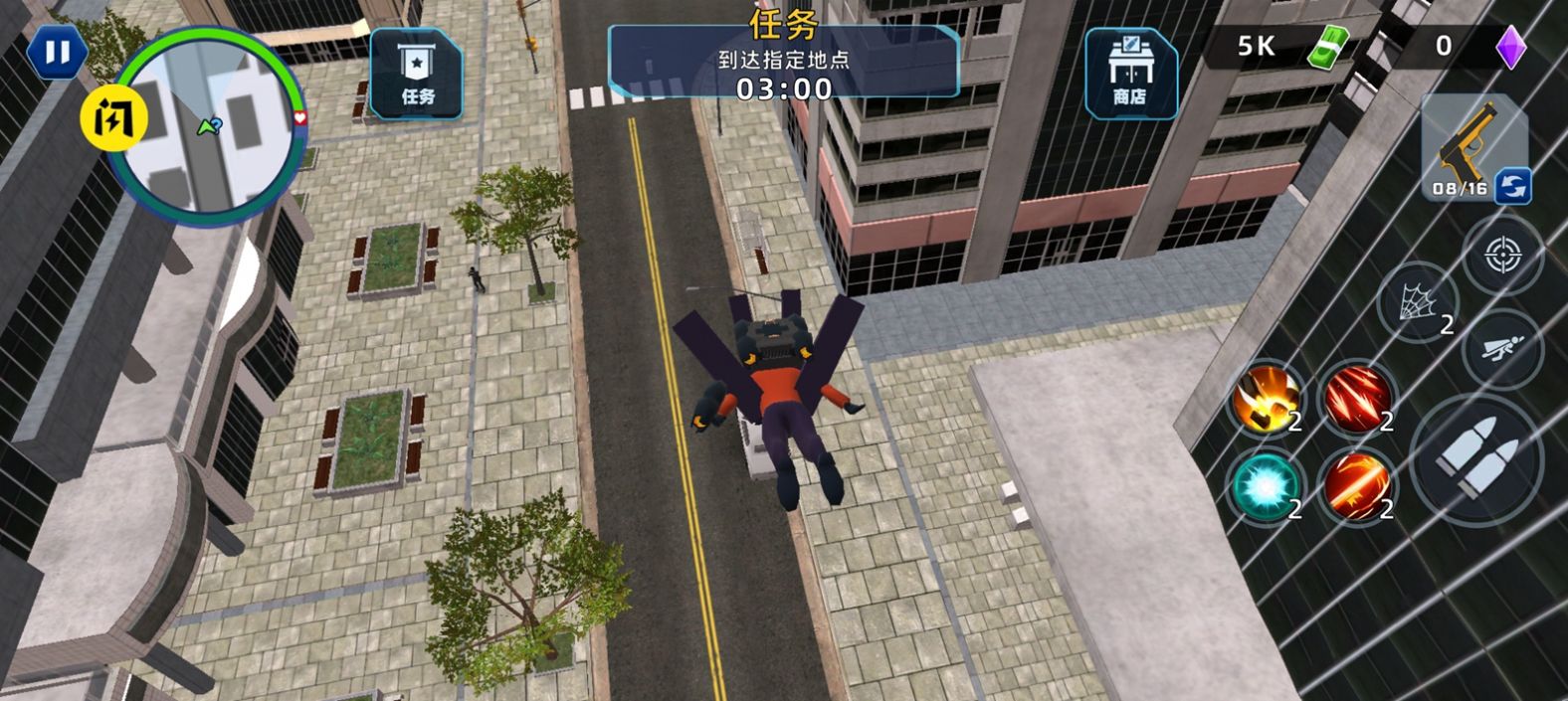The image size is (1568, 701).
Task: Activate the flying hero dash ability
Action: coord(1501,348)
